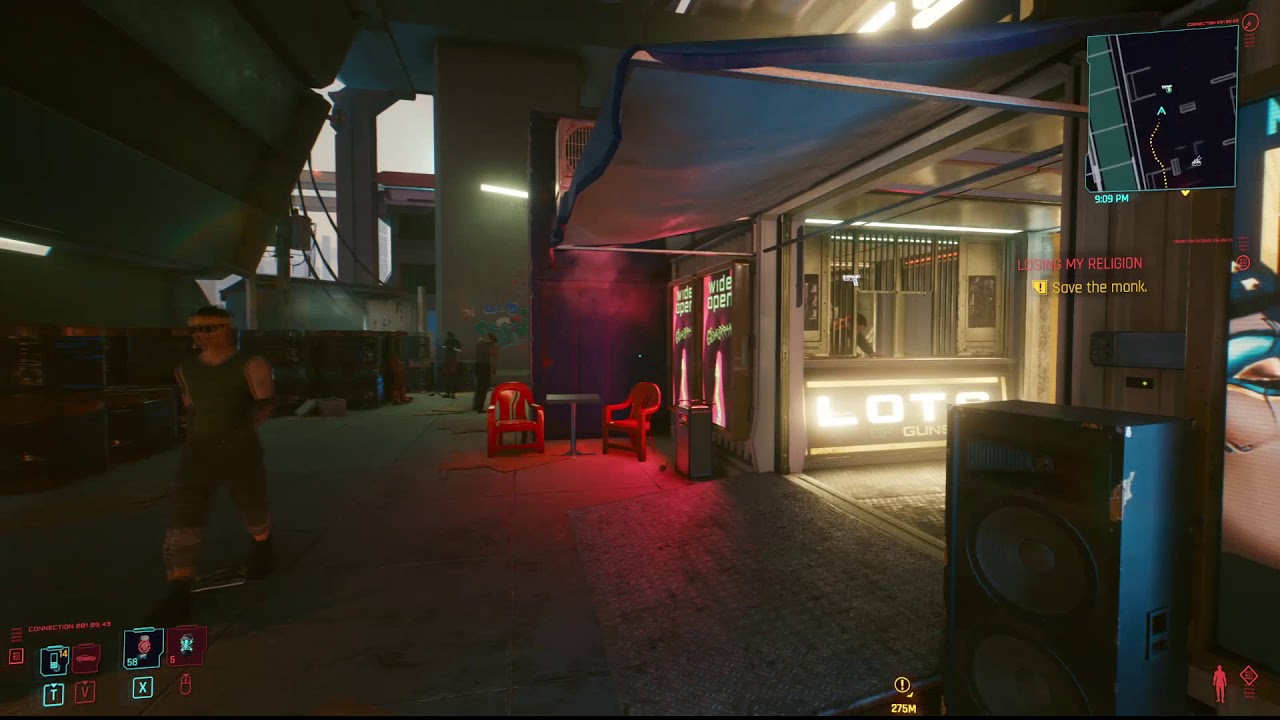1280x720 pixels.
Task: Click the 9:09 PM clock label
Action: click(x=1112, y=197)
